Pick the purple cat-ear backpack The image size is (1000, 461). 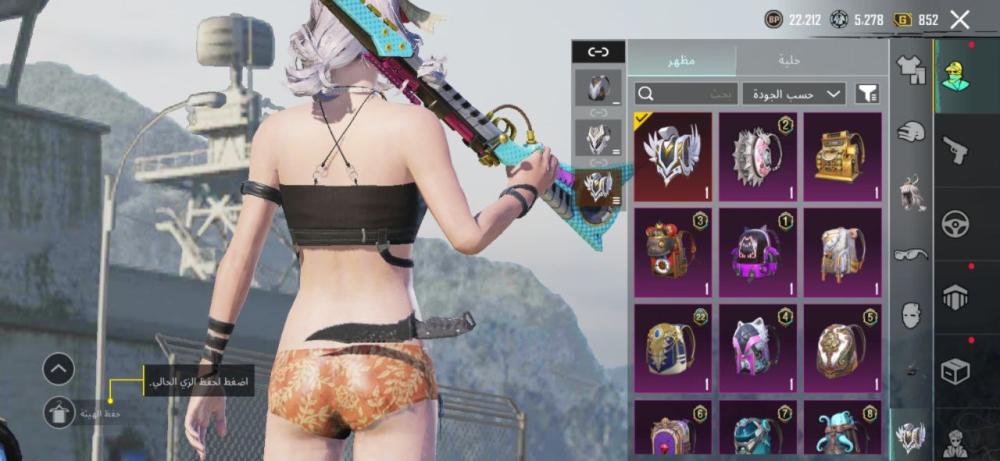pos(757,252)
